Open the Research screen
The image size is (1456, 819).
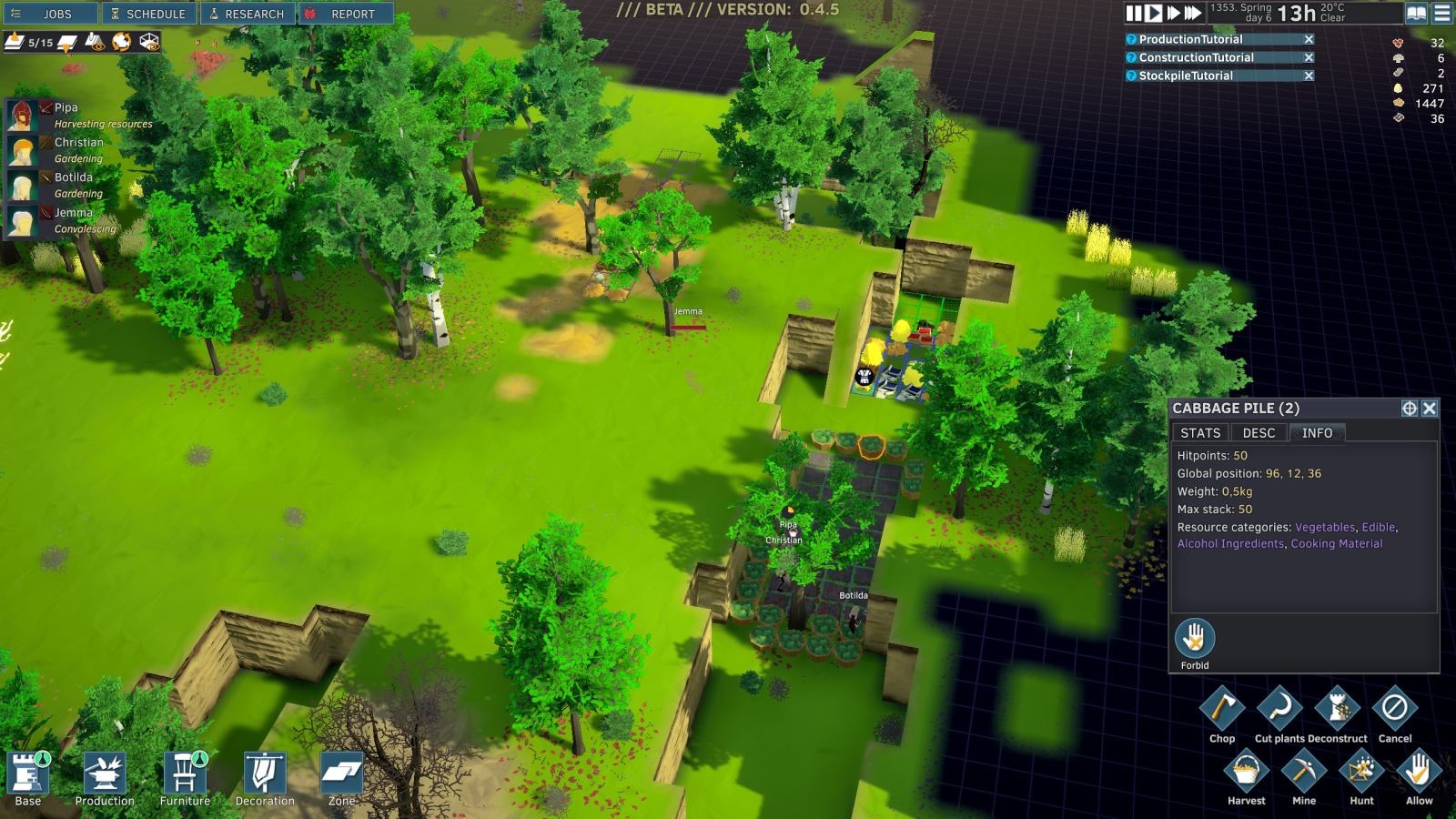(247, 14)
